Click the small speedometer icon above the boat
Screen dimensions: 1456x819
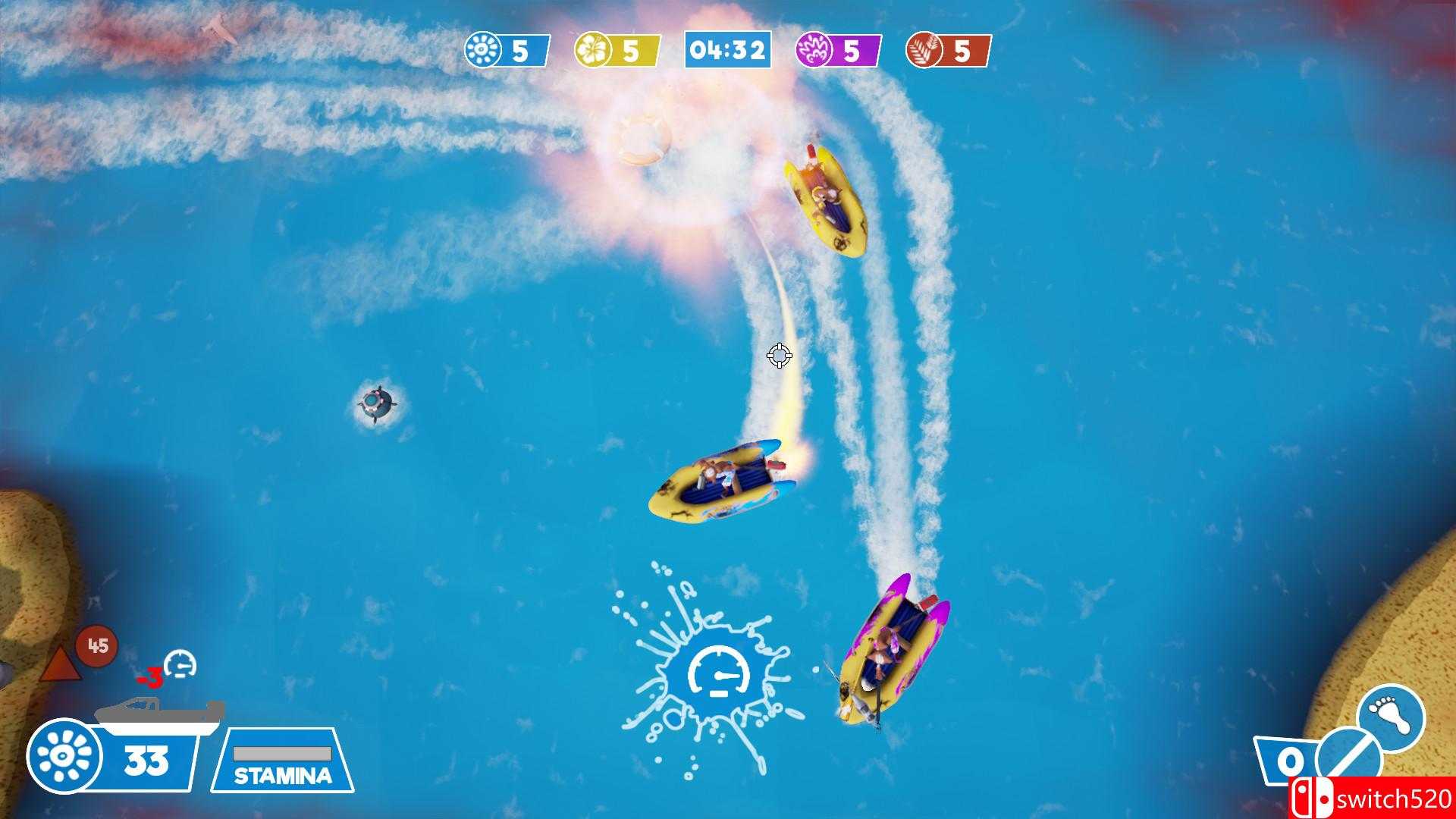tap(180, 664)
